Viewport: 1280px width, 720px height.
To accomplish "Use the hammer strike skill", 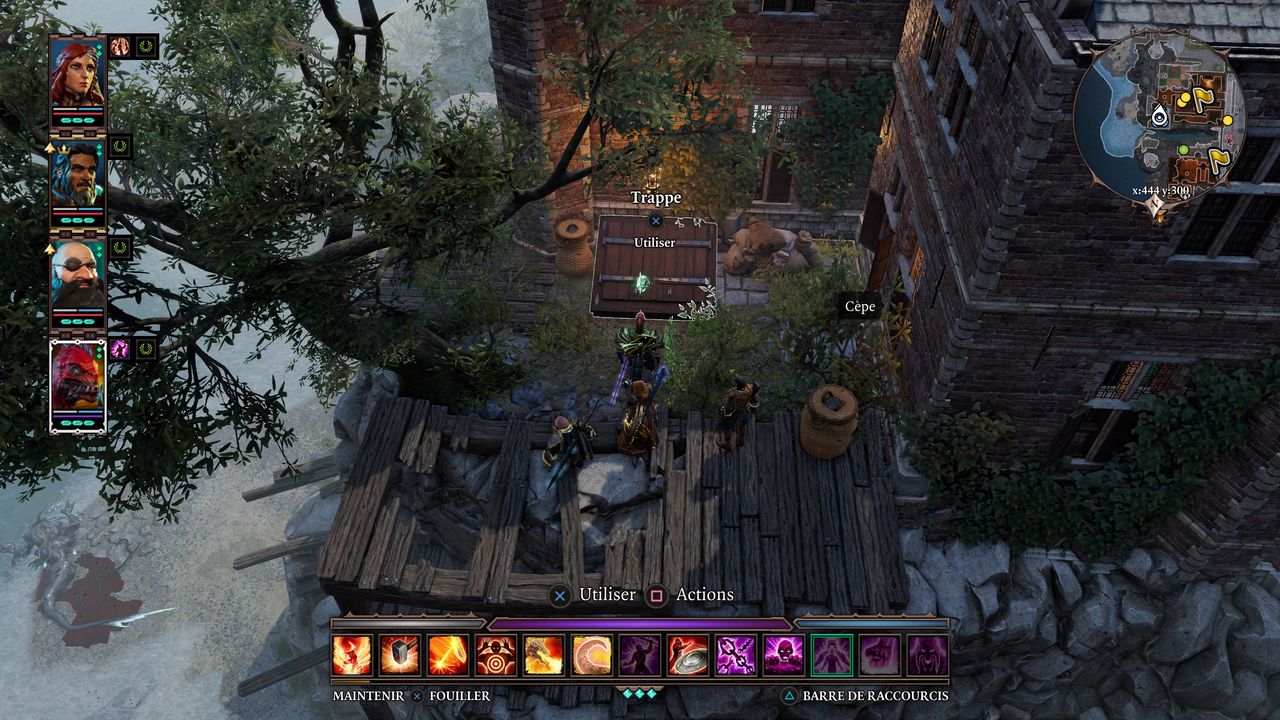I will (400, 655).
